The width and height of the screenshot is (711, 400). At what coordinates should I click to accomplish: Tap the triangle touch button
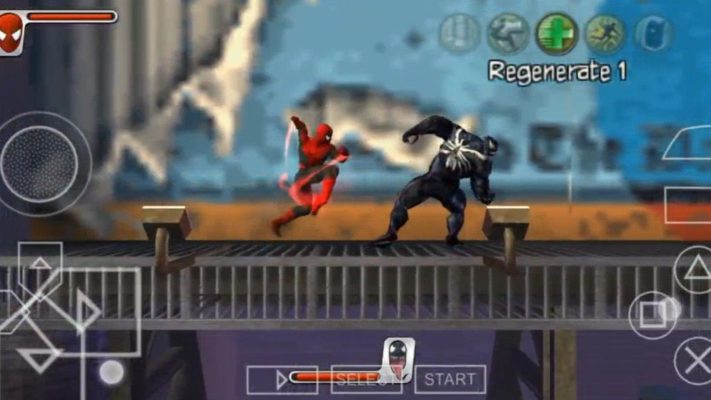click(x=693, y=268)
